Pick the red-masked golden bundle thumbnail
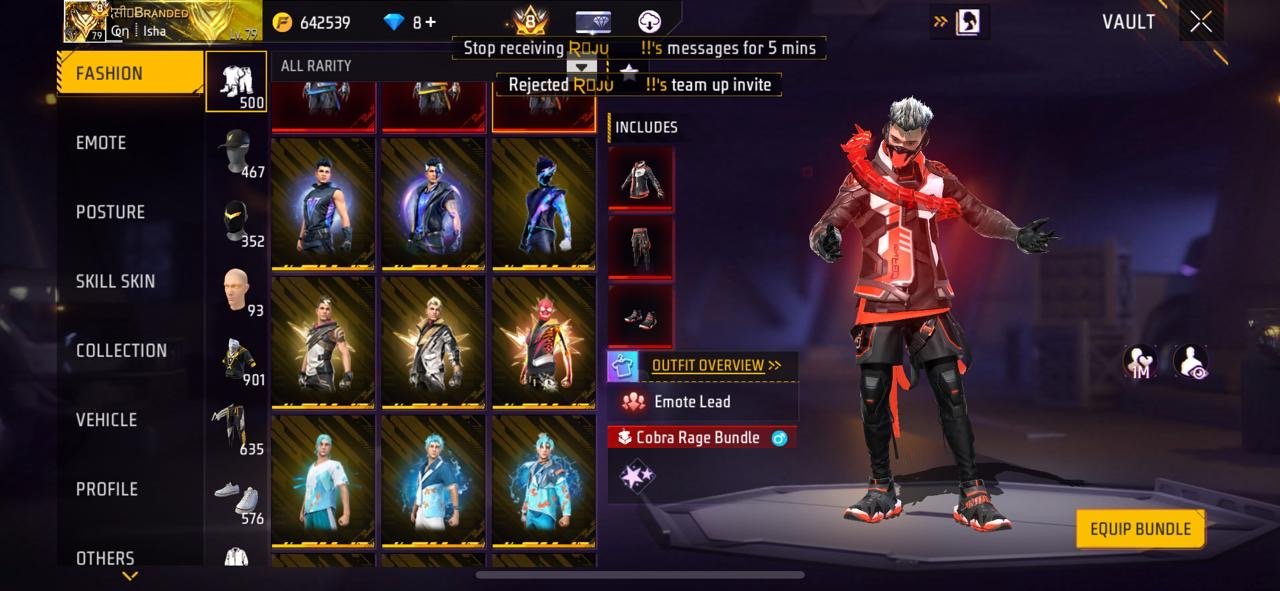The height and width of the screenshot is (591, 1280). tap(543, 342)
